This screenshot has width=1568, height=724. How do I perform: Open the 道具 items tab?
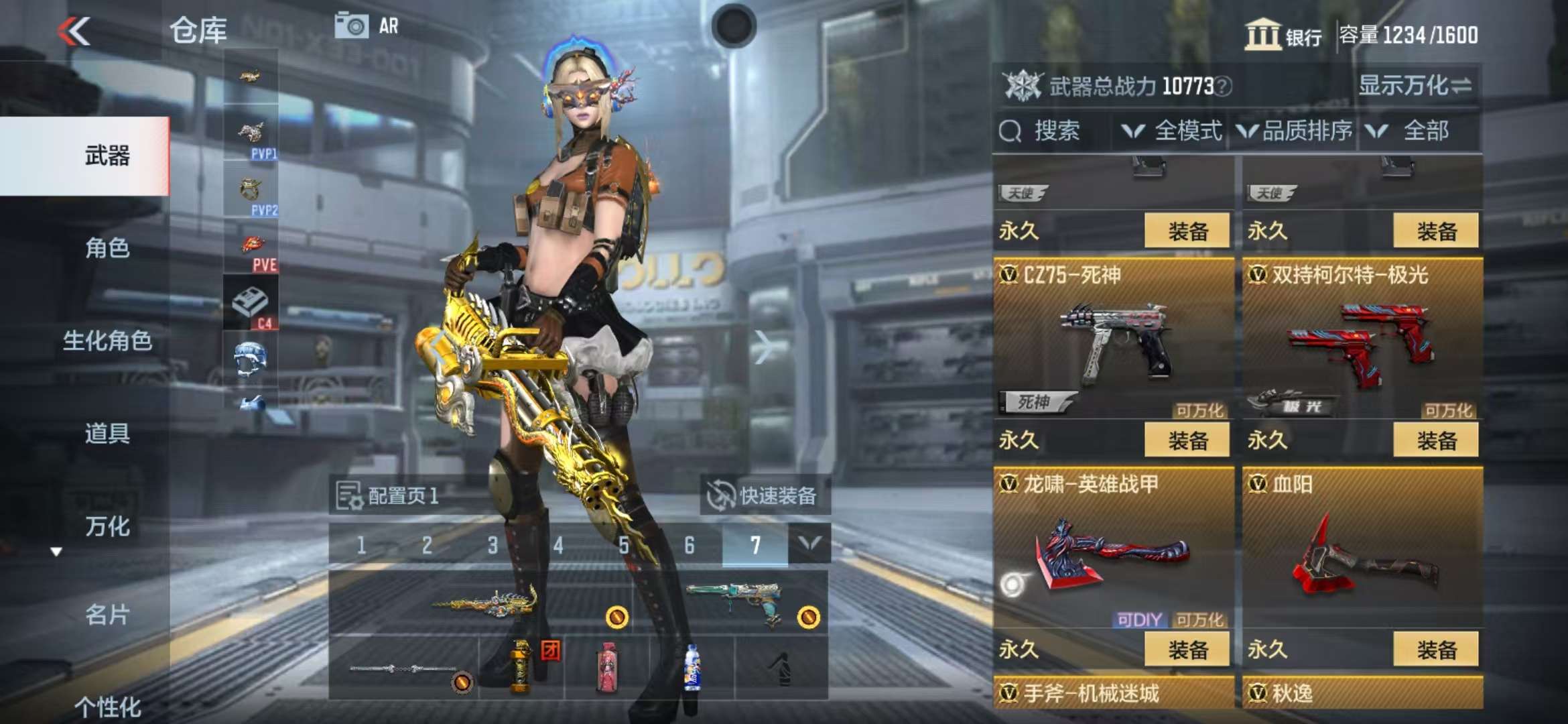pyautogui.click(x=107, y=433)
